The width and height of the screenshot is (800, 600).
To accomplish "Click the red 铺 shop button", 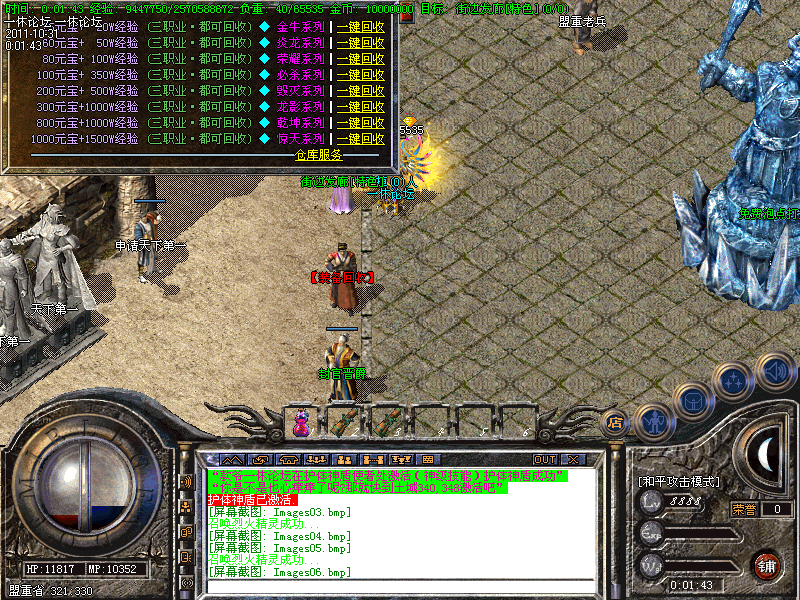I will [768, 565].
